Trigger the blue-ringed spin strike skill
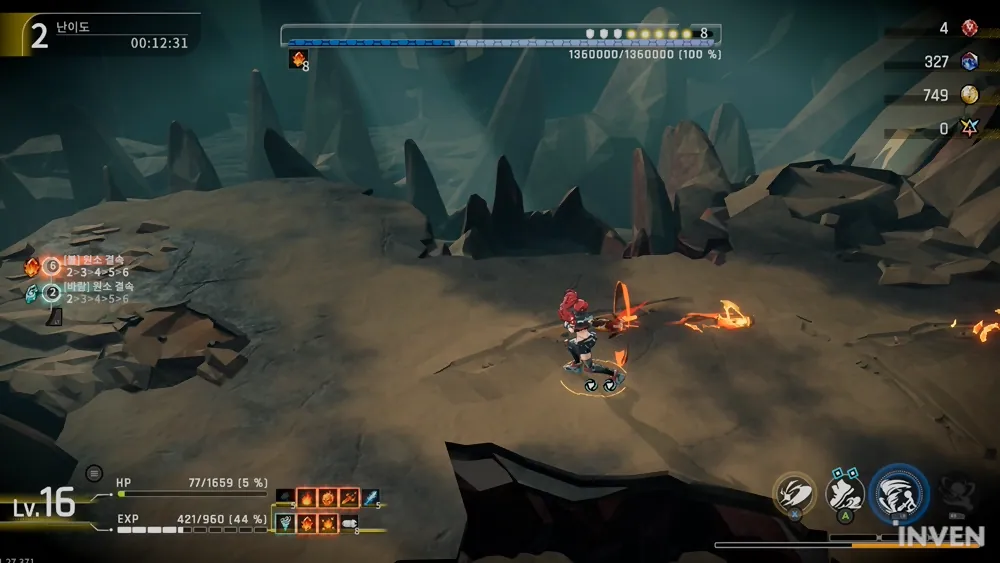Image resolution: width=1000 pixels, height=563 pixels. (x=899, y=493)
